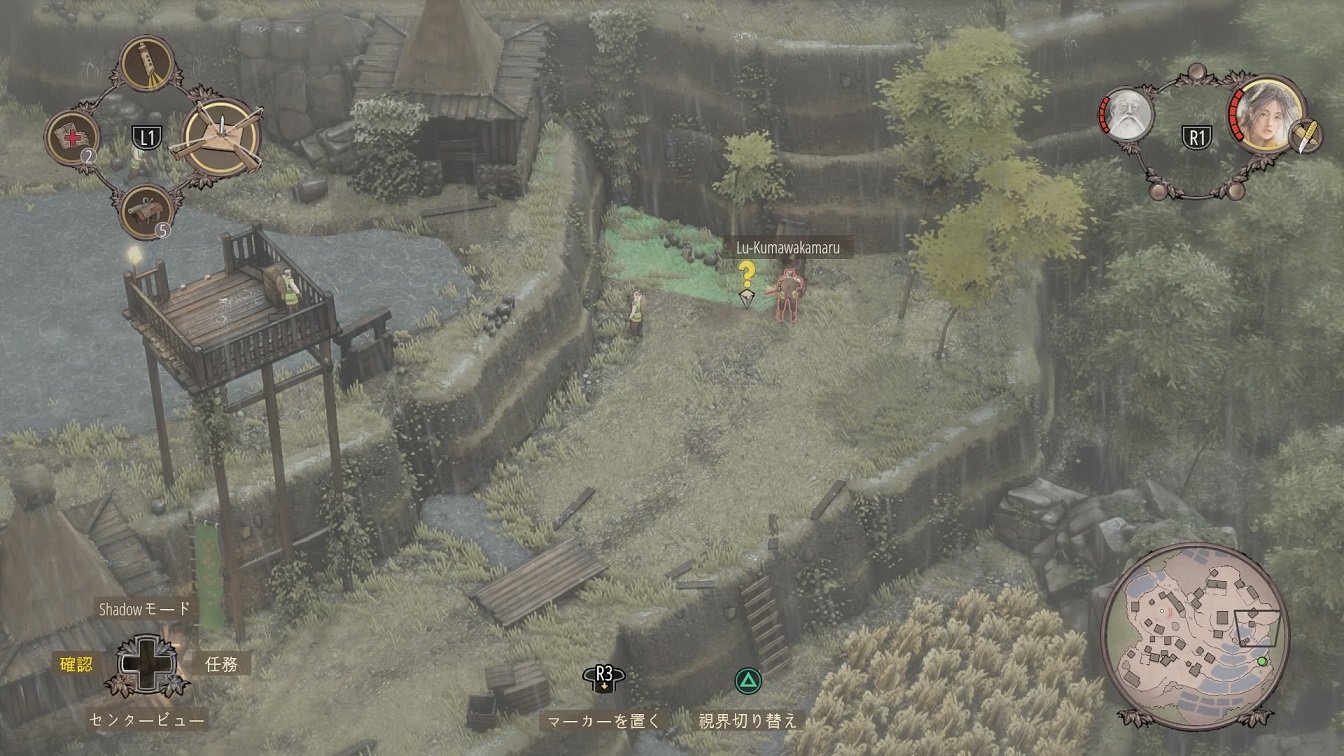
Task: Toggle 視界切り替え view switching
Action: [x=747, y=720]
